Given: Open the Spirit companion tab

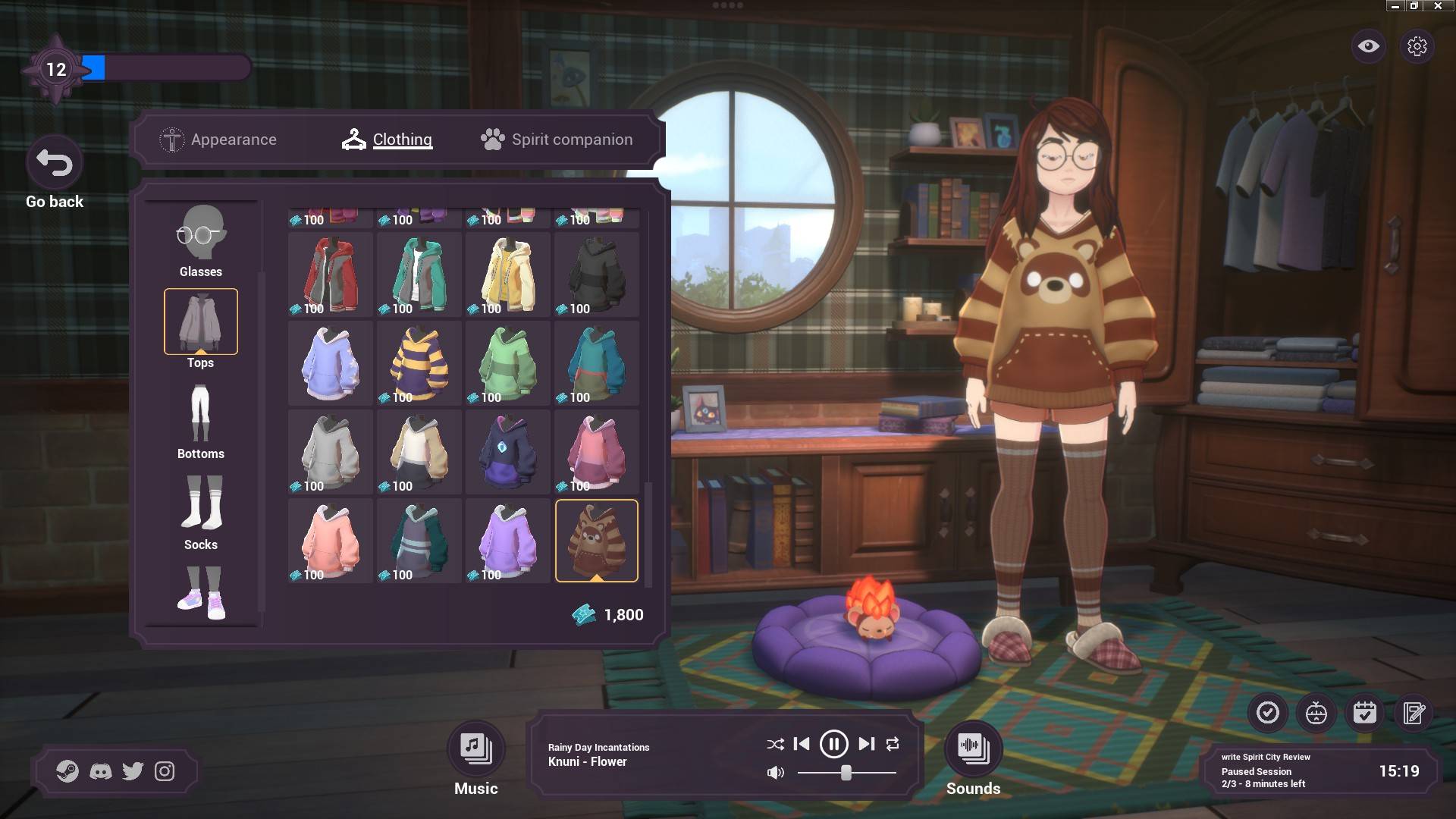Looking at the screenshot, I should tap(557, 140).
